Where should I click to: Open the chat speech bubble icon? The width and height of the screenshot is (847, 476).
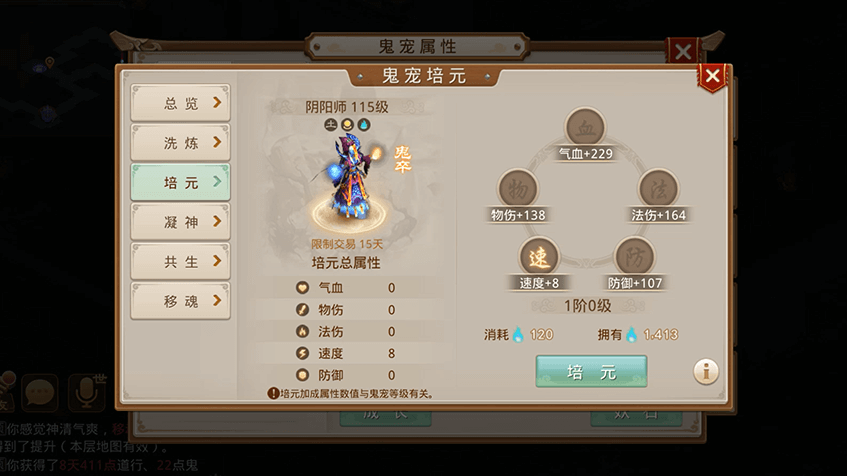(41, 394)
